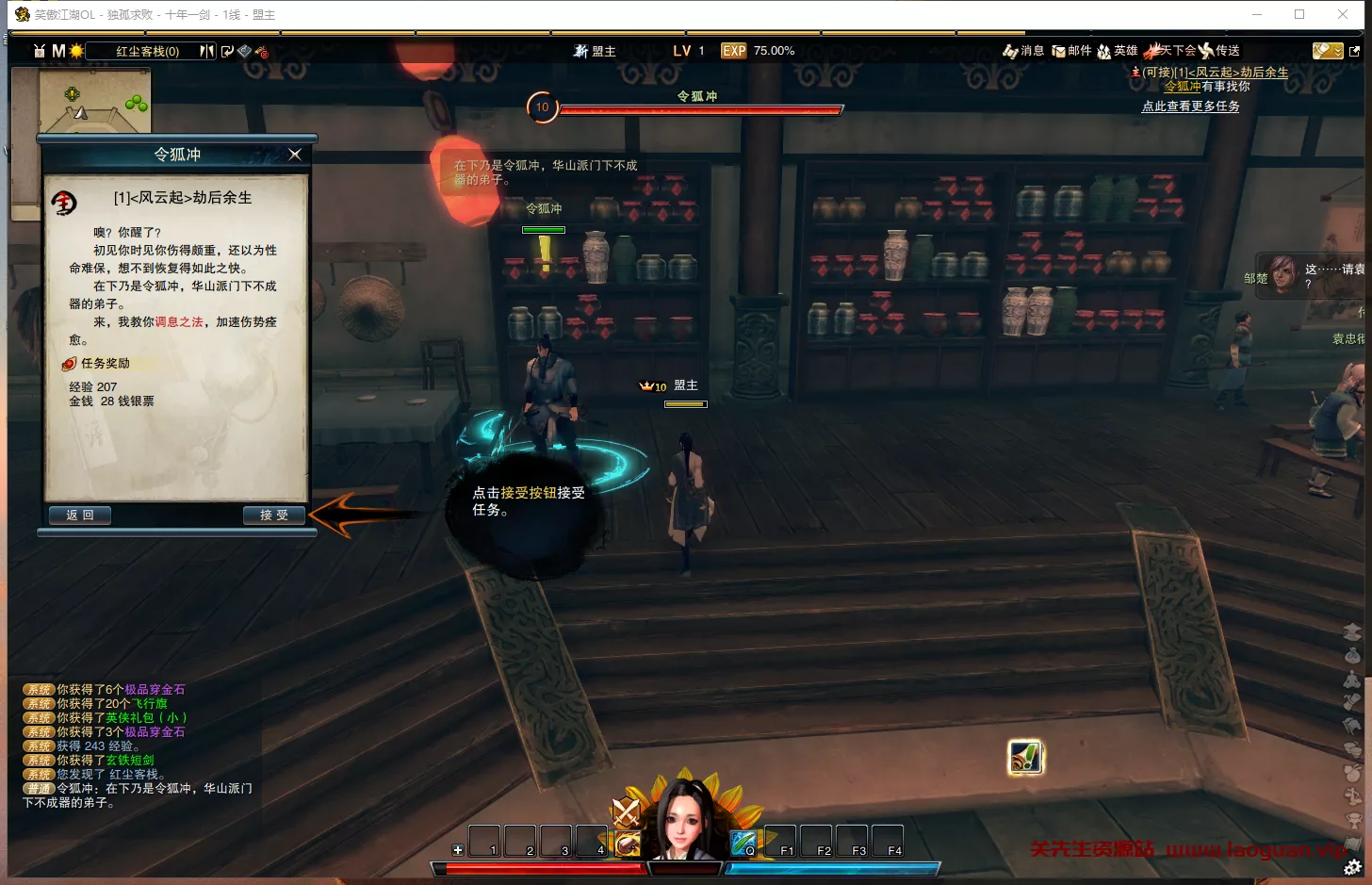
Task: Open the 天下会 menu
Action: 1170,51
